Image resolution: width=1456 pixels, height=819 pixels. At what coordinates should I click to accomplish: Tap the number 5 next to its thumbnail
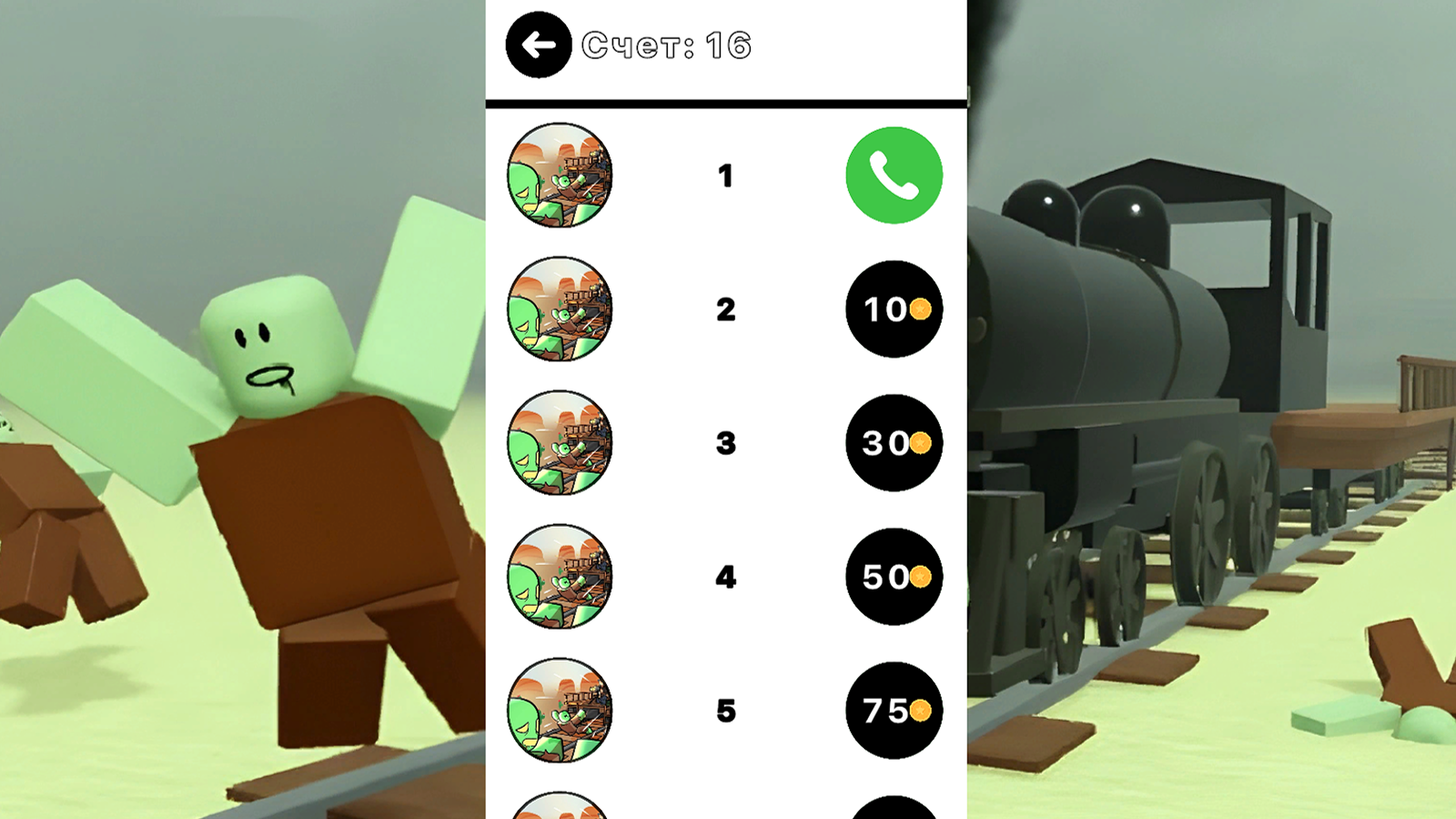coord(726,712)
